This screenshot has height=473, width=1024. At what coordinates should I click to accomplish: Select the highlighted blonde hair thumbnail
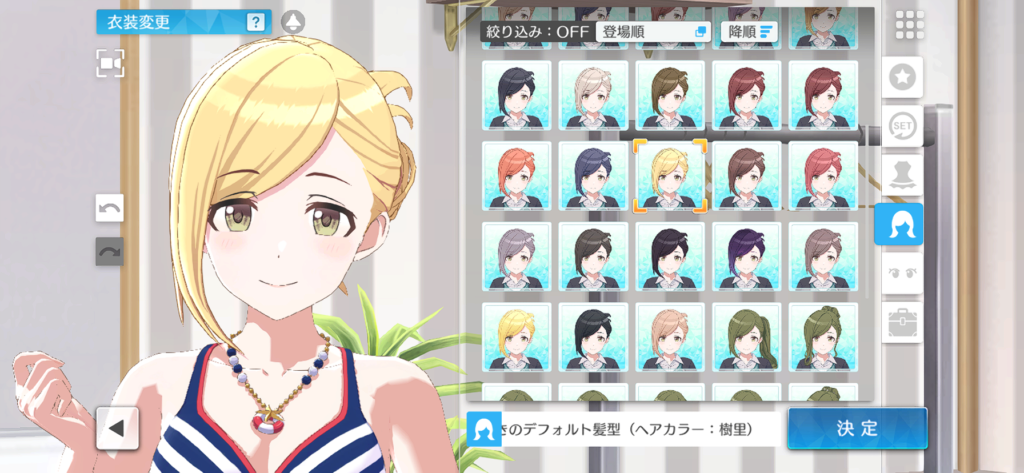coord(670,175)
